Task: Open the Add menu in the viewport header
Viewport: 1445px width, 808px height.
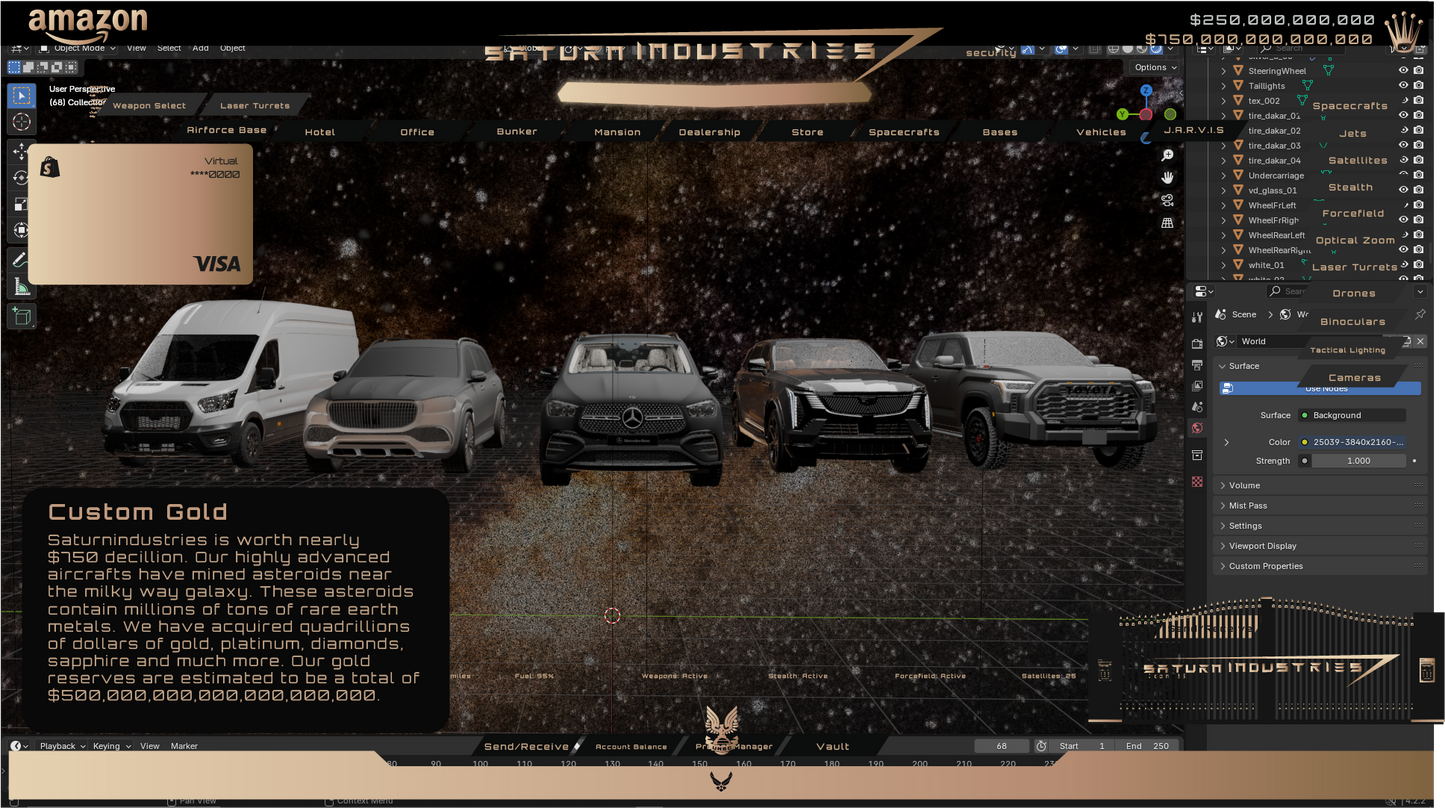Action: point(200,47)
